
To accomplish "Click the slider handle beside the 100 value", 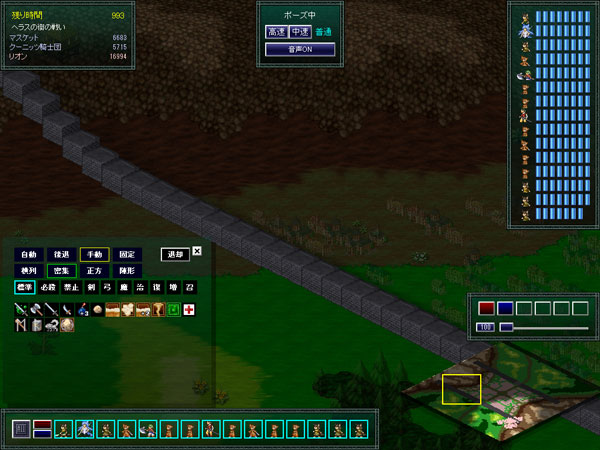I will pyautogui.click(x=506, y=327).
